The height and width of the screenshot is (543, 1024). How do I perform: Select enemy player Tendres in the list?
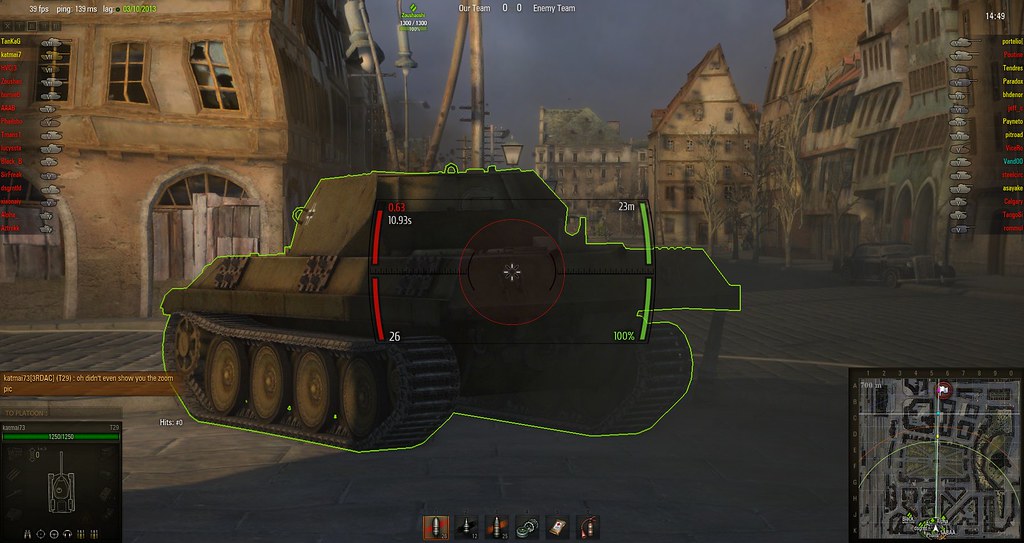[x=1011, y=68]
